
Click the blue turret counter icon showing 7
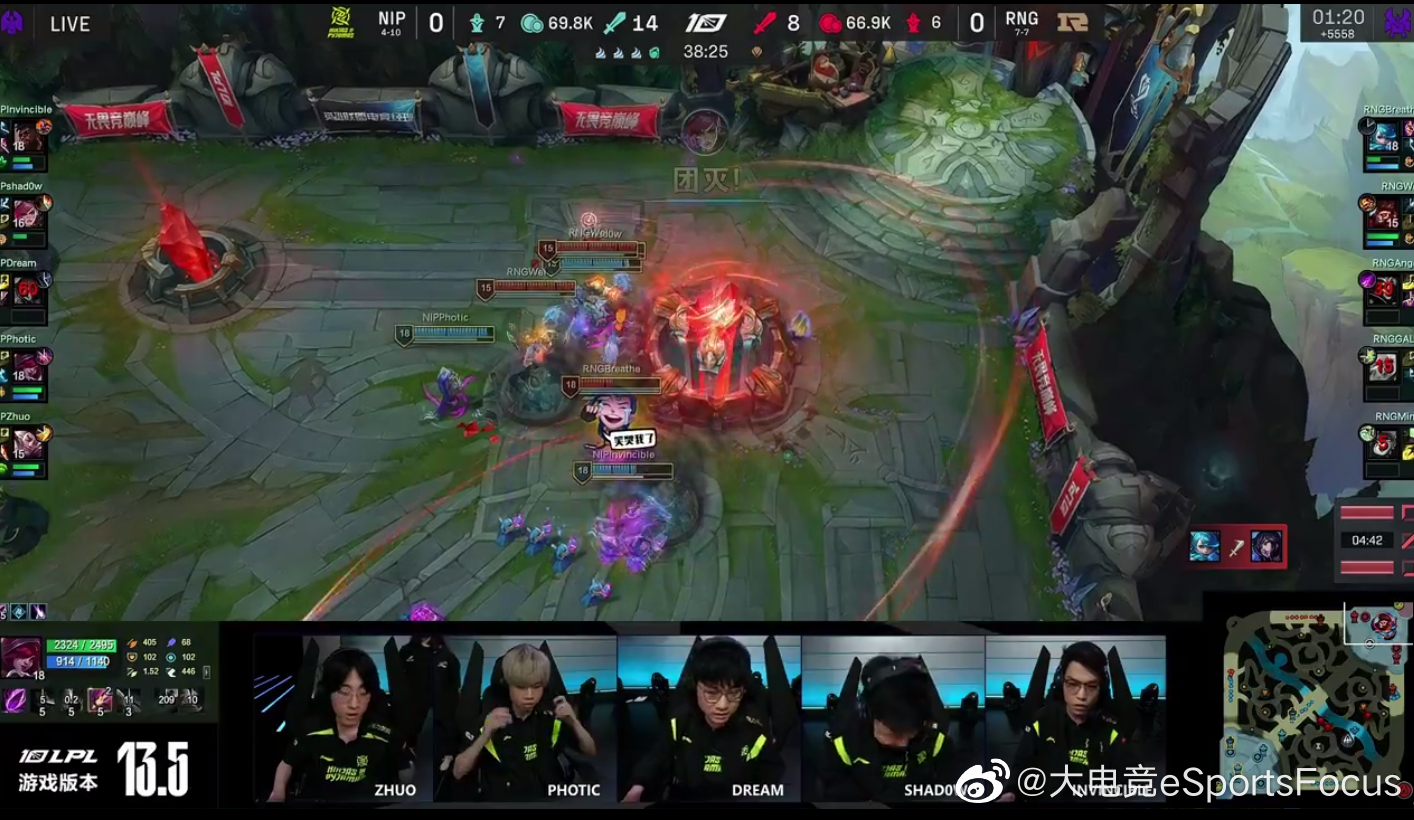[x=477, y=23]
